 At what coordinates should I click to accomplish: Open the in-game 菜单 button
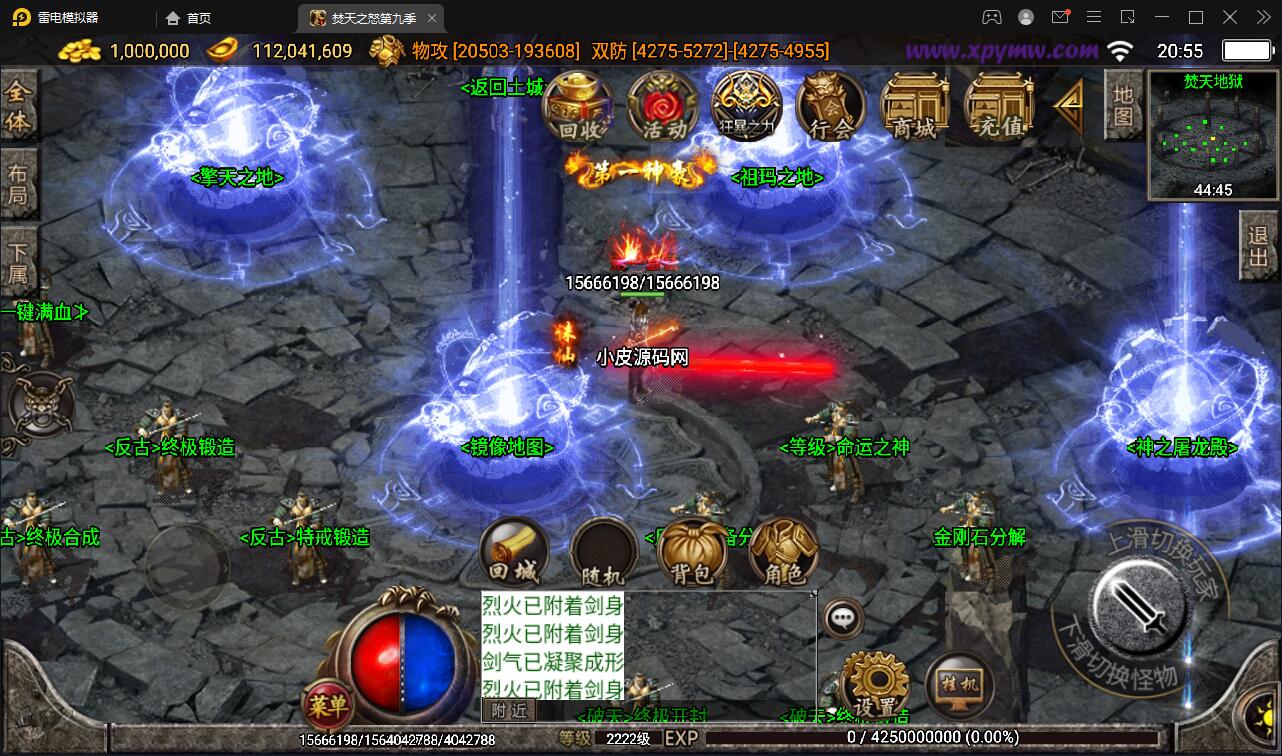327,705
